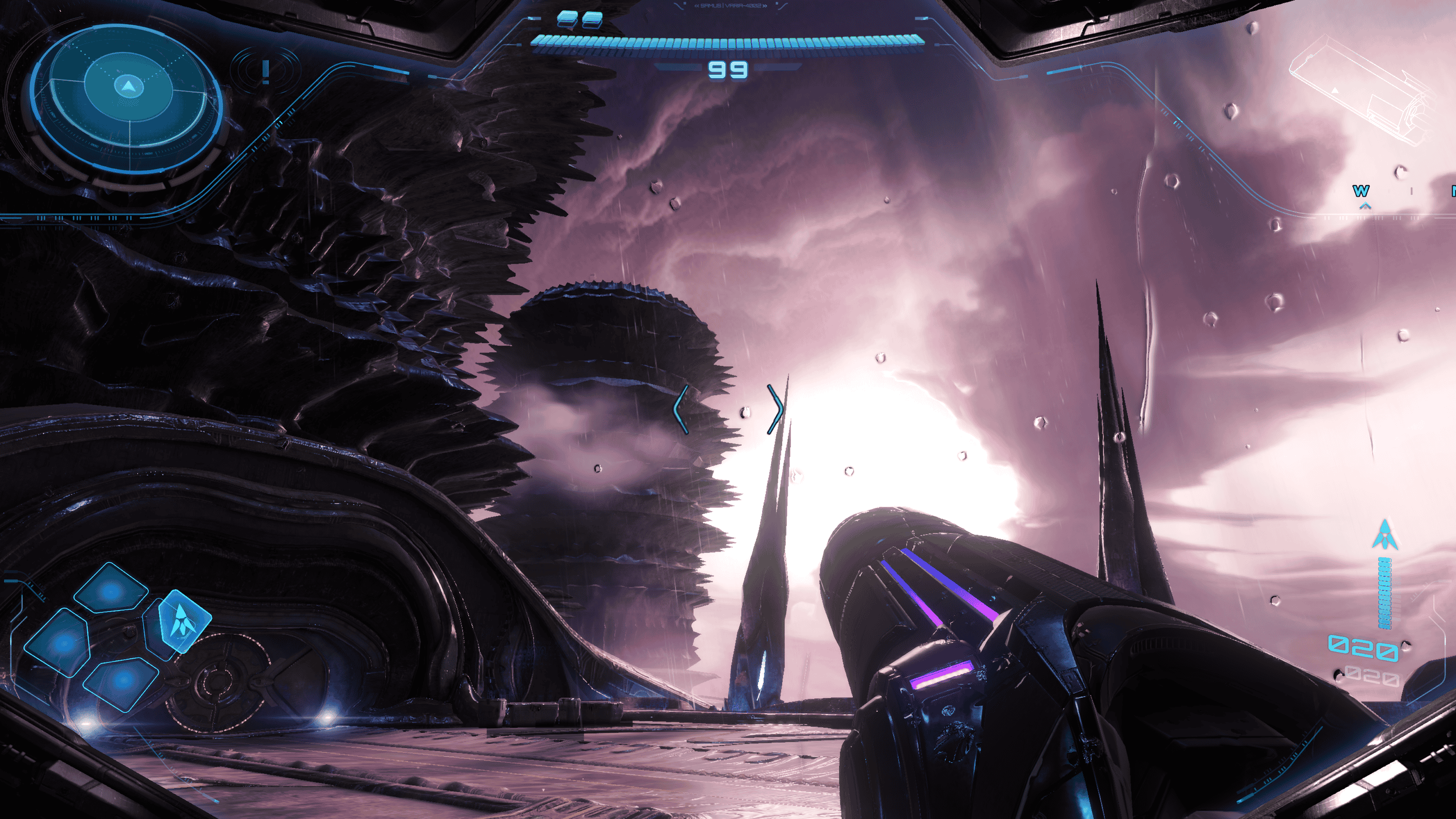The height and width of the screenshot is (819, 1456).
Task: Choose the highlighted diamond in the weapon selector
Action: coord(184,621)
